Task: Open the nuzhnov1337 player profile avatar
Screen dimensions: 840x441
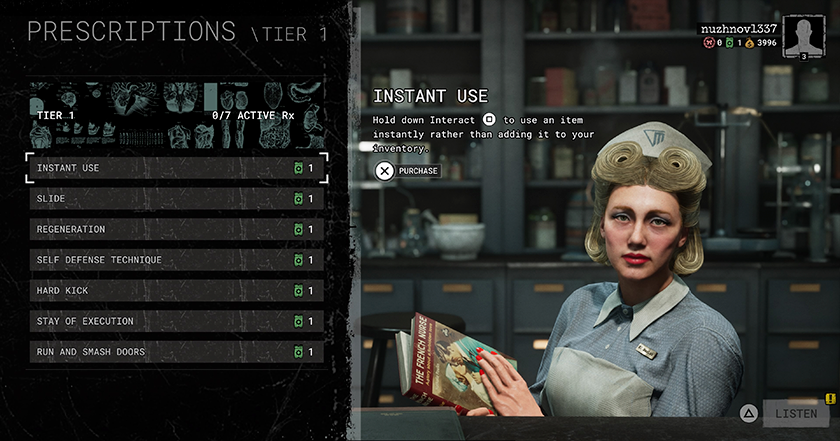Action: pos(803,35)
